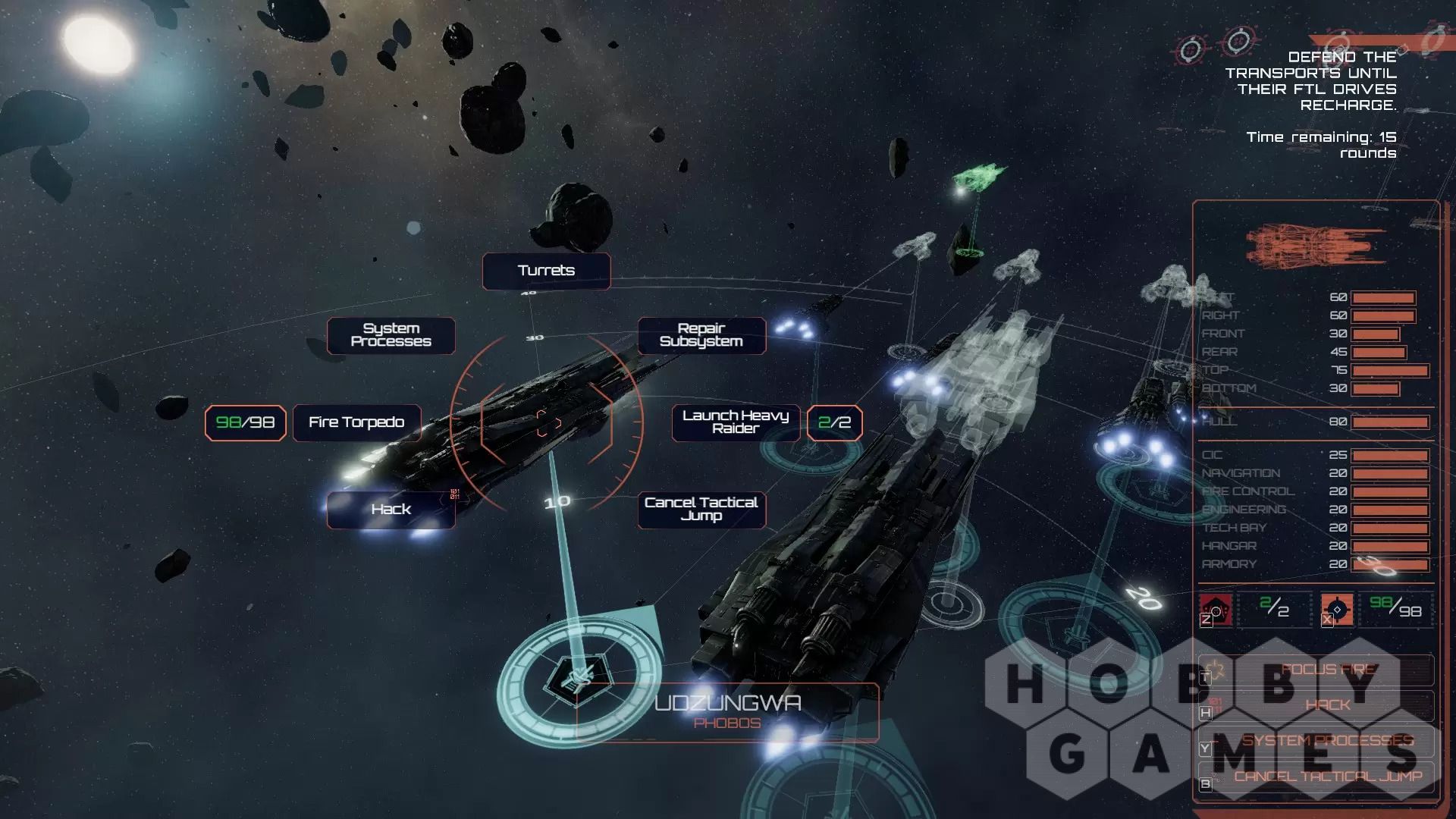Click the Hack button in the side panel

[1327, 706]
